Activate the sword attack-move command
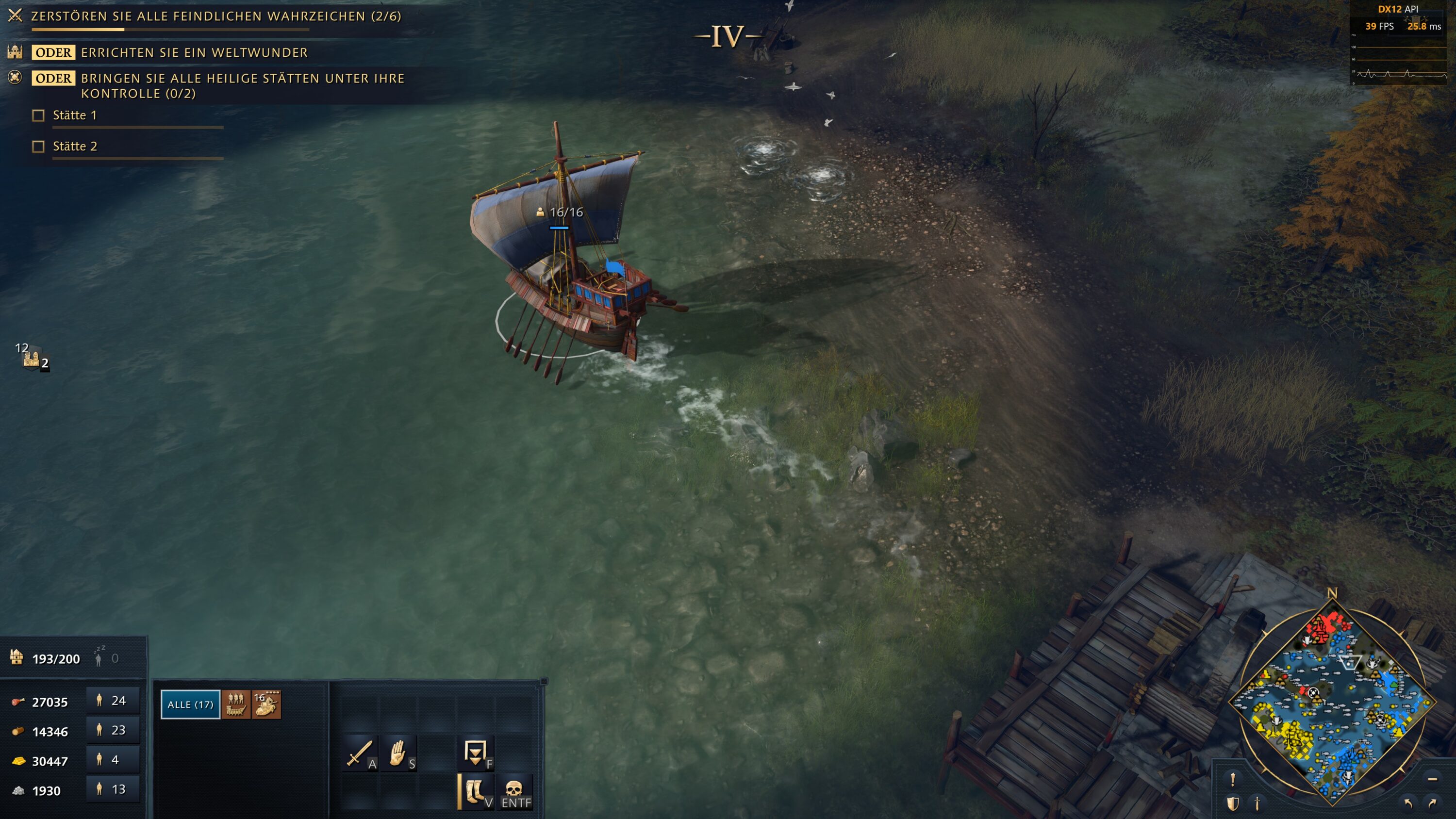 pos(359,753)
